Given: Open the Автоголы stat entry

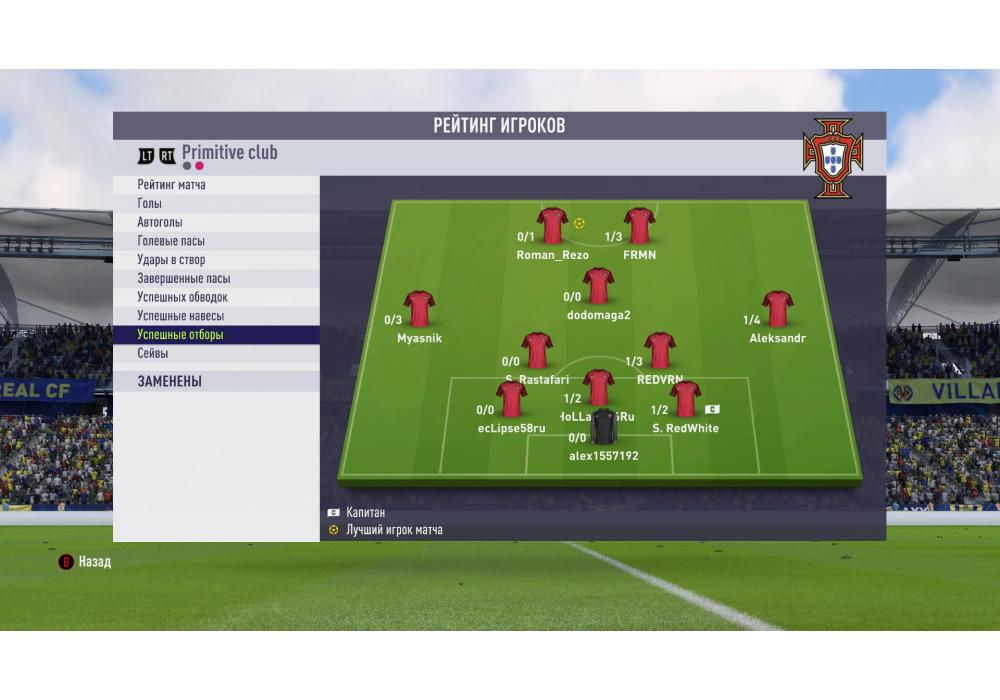Looking at the screenshot, I should 216,223.
